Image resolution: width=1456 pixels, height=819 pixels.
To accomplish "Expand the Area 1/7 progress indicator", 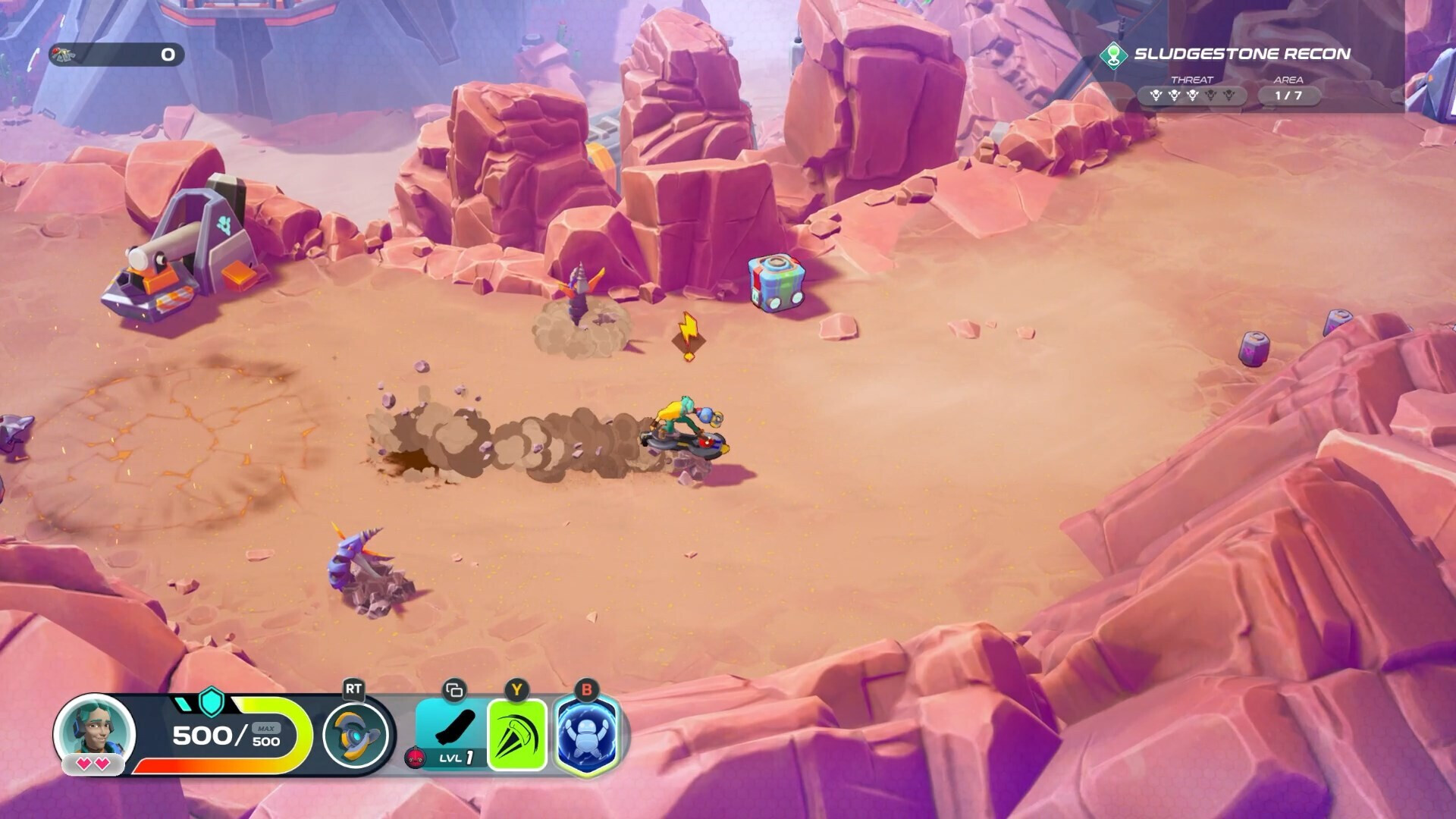I will point(1288,95).
